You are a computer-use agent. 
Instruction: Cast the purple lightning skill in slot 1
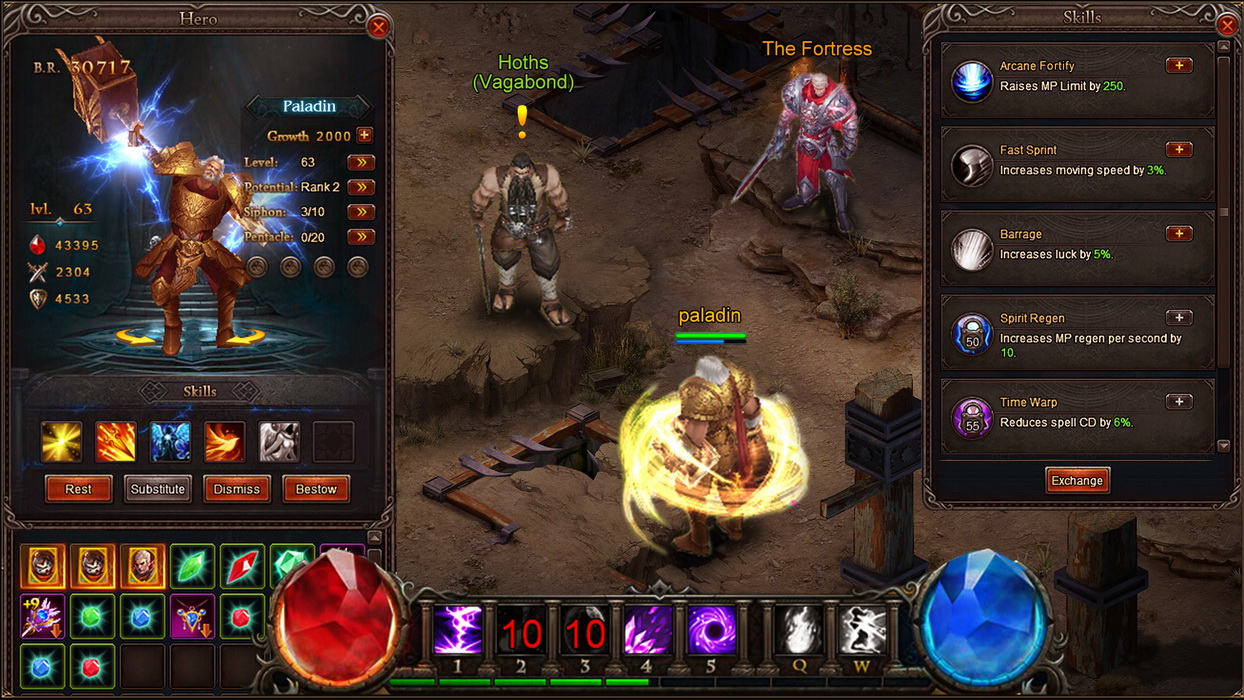click(457, 630)
